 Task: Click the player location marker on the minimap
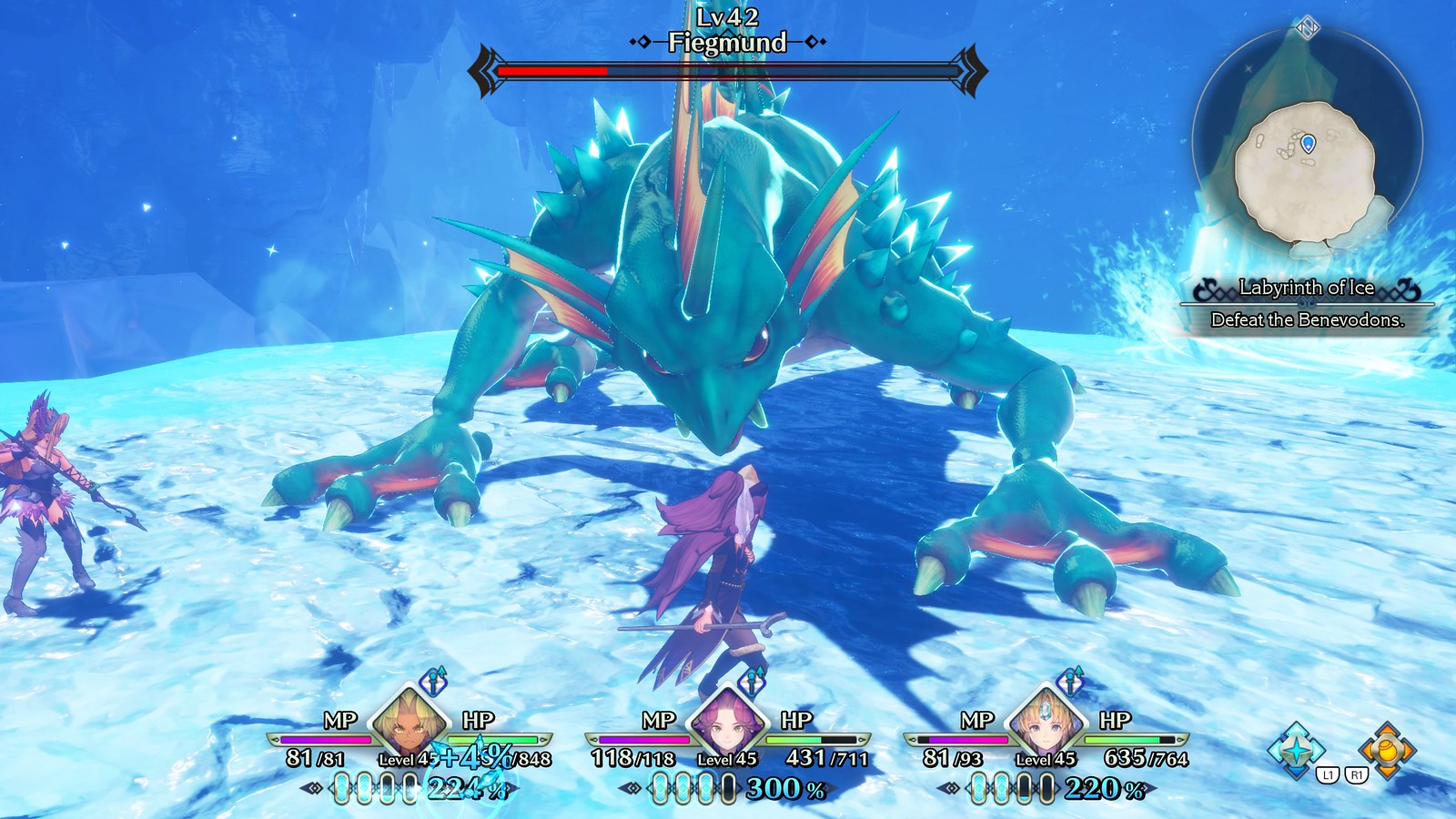[1309, 143]
